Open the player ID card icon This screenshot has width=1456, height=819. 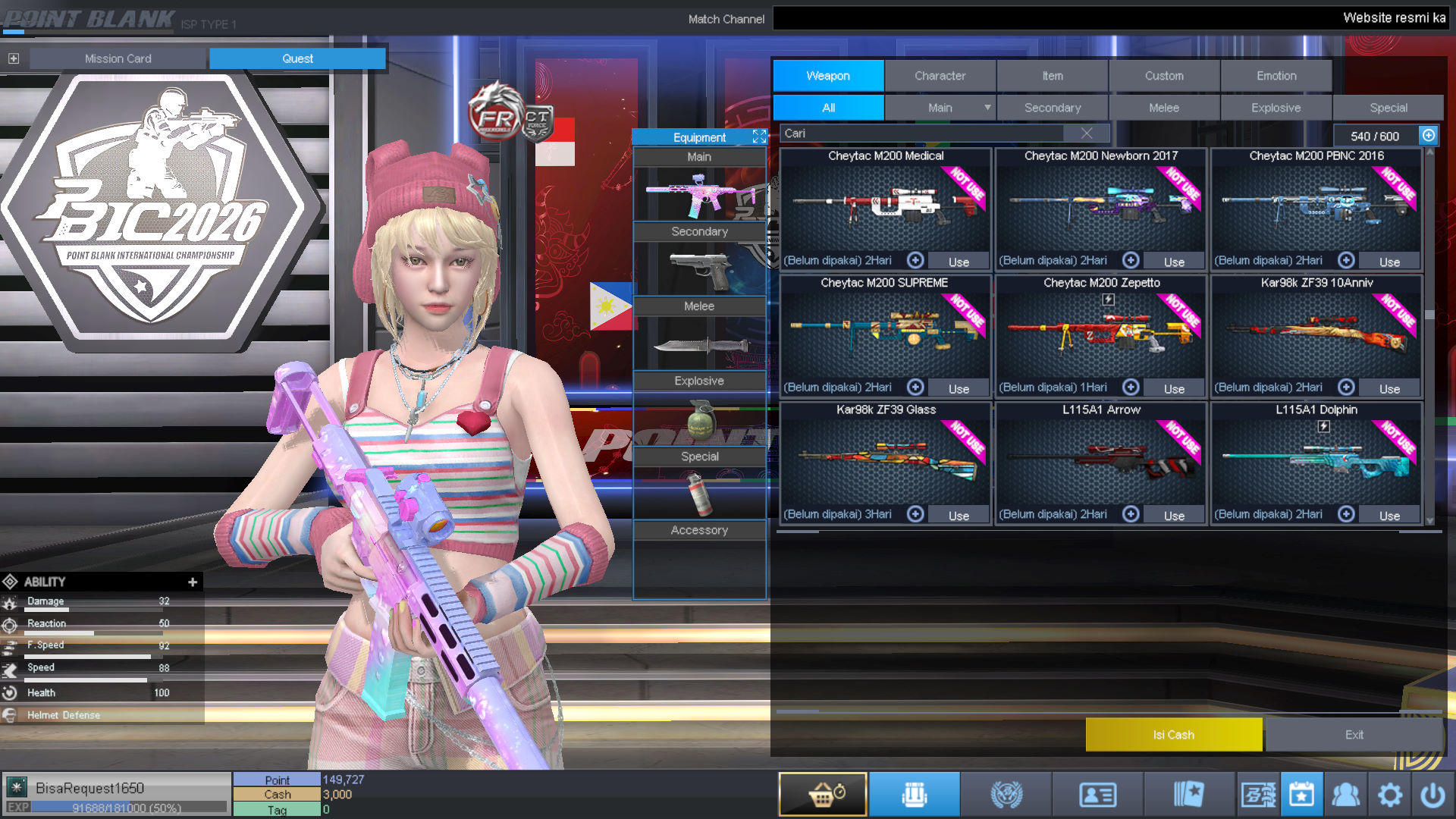tap(1098, 793)
